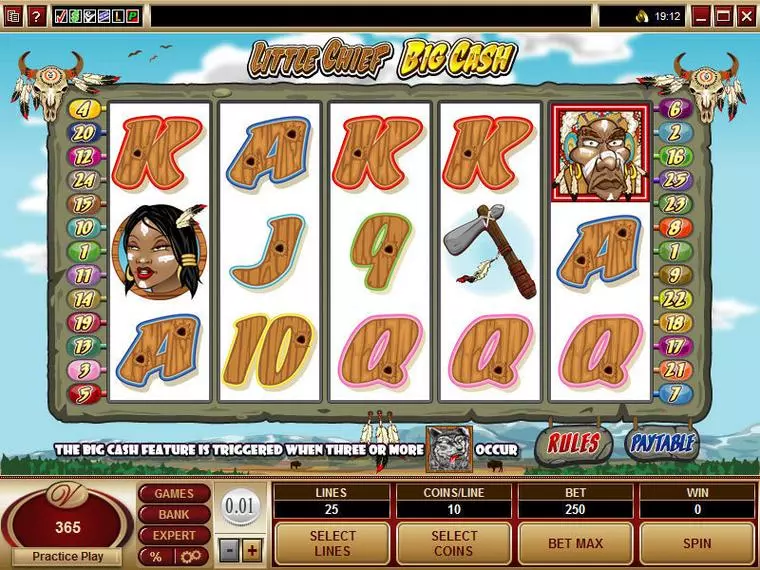The image size is (760, 570).
Task: Choose Select Coins
Action: pos(454,543)
